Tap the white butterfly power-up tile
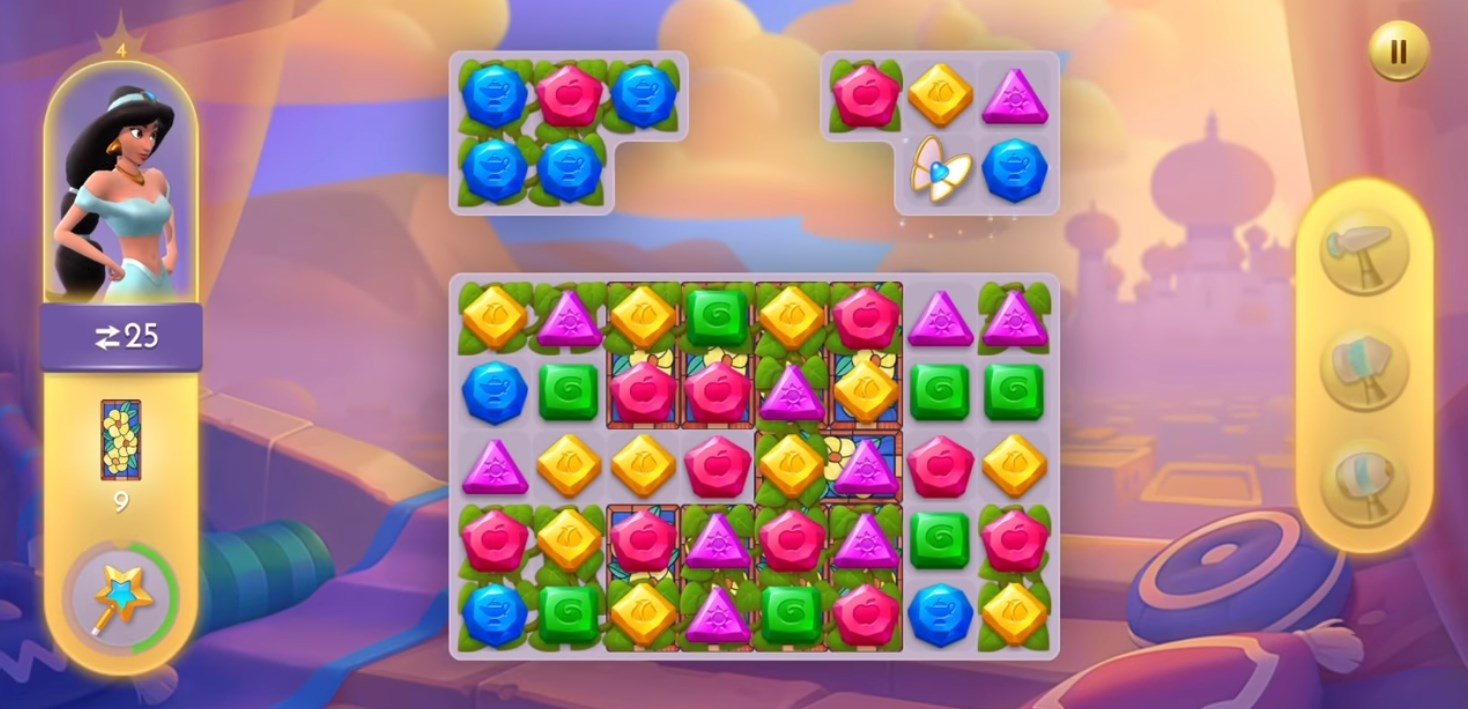 pyautogui.click(x=940, y=171)
